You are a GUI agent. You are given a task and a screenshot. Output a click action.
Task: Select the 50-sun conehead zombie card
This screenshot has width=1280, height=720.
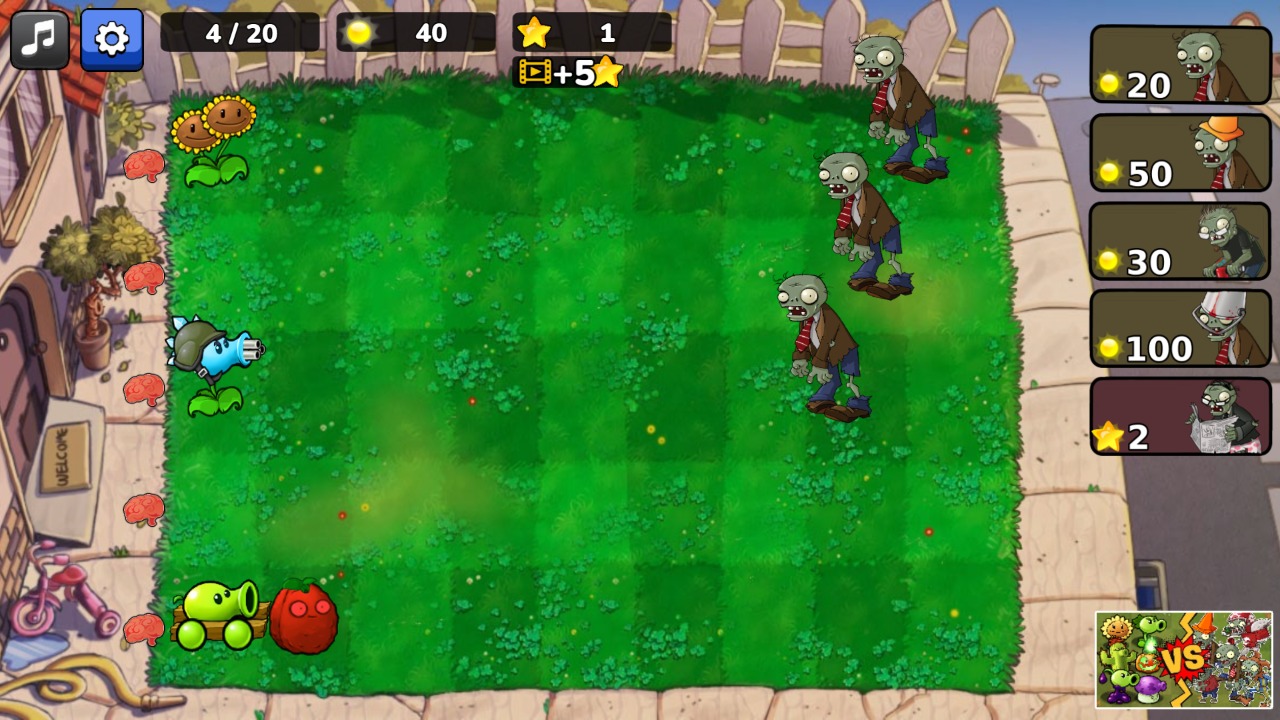(x=1180, y=152)
